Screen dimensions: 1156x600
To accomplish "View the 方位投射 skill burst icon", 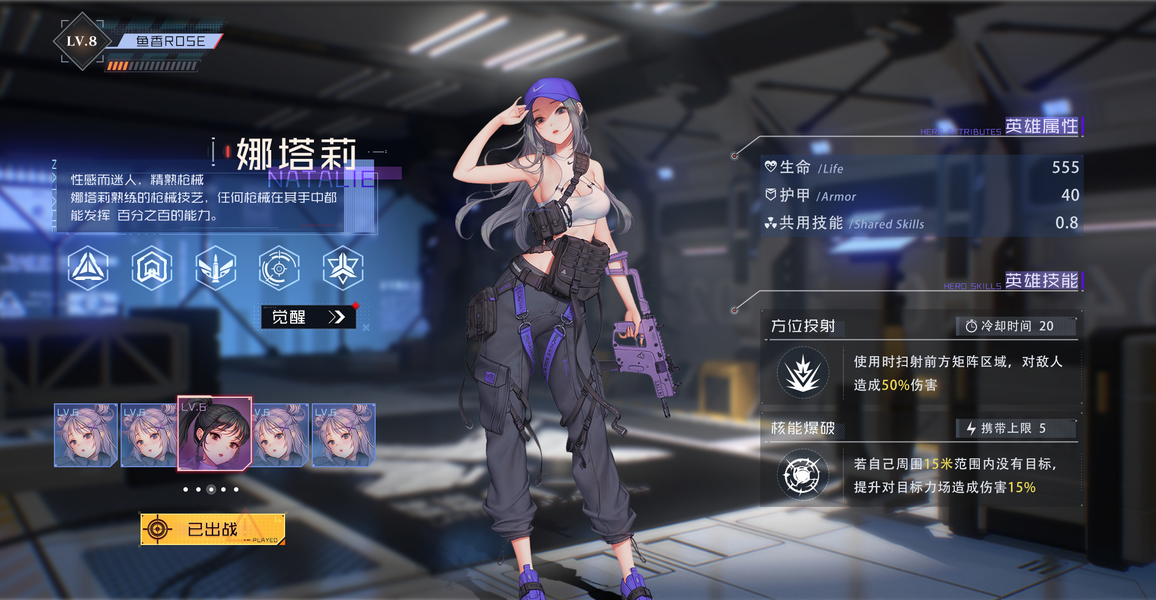I will 802,373.
